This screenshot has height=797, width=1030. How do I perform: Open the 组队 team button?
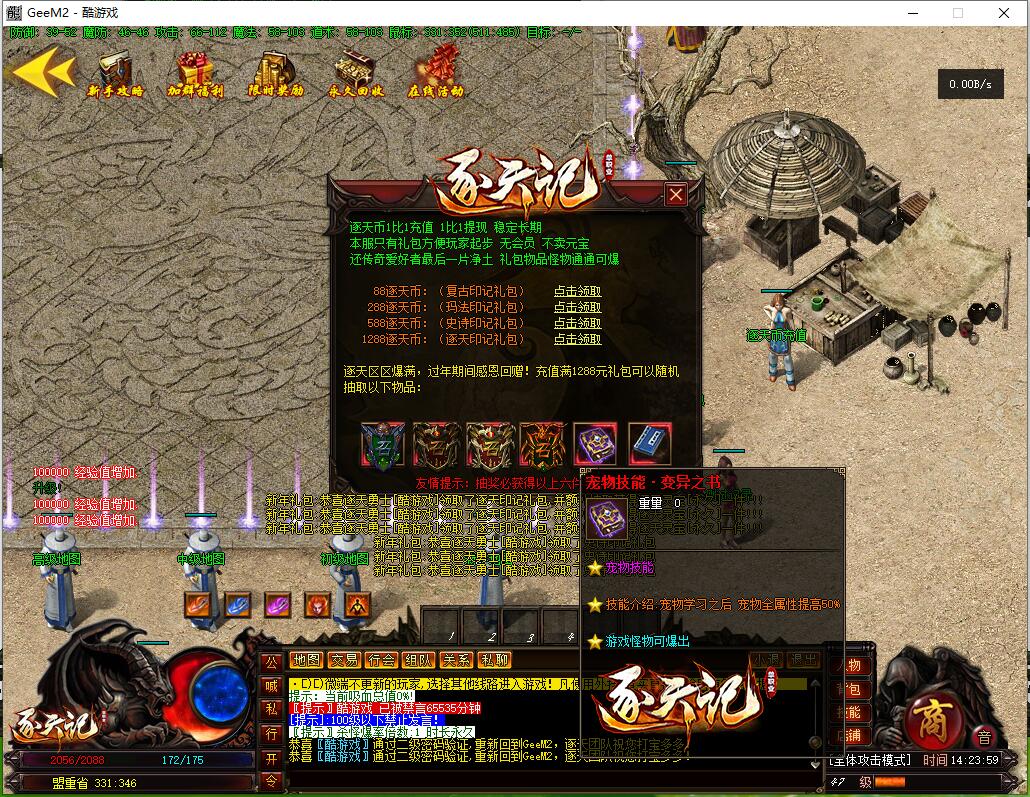(x=418, y=660)
